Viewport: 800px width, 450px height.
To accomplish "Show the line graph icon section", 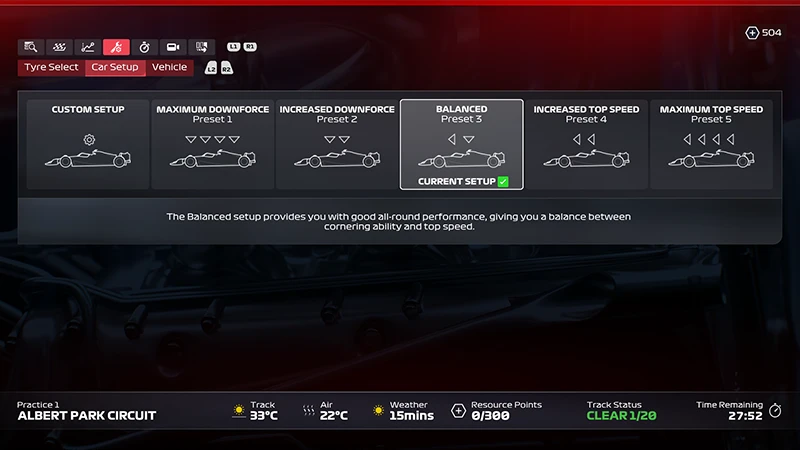I will click(88, 47).
